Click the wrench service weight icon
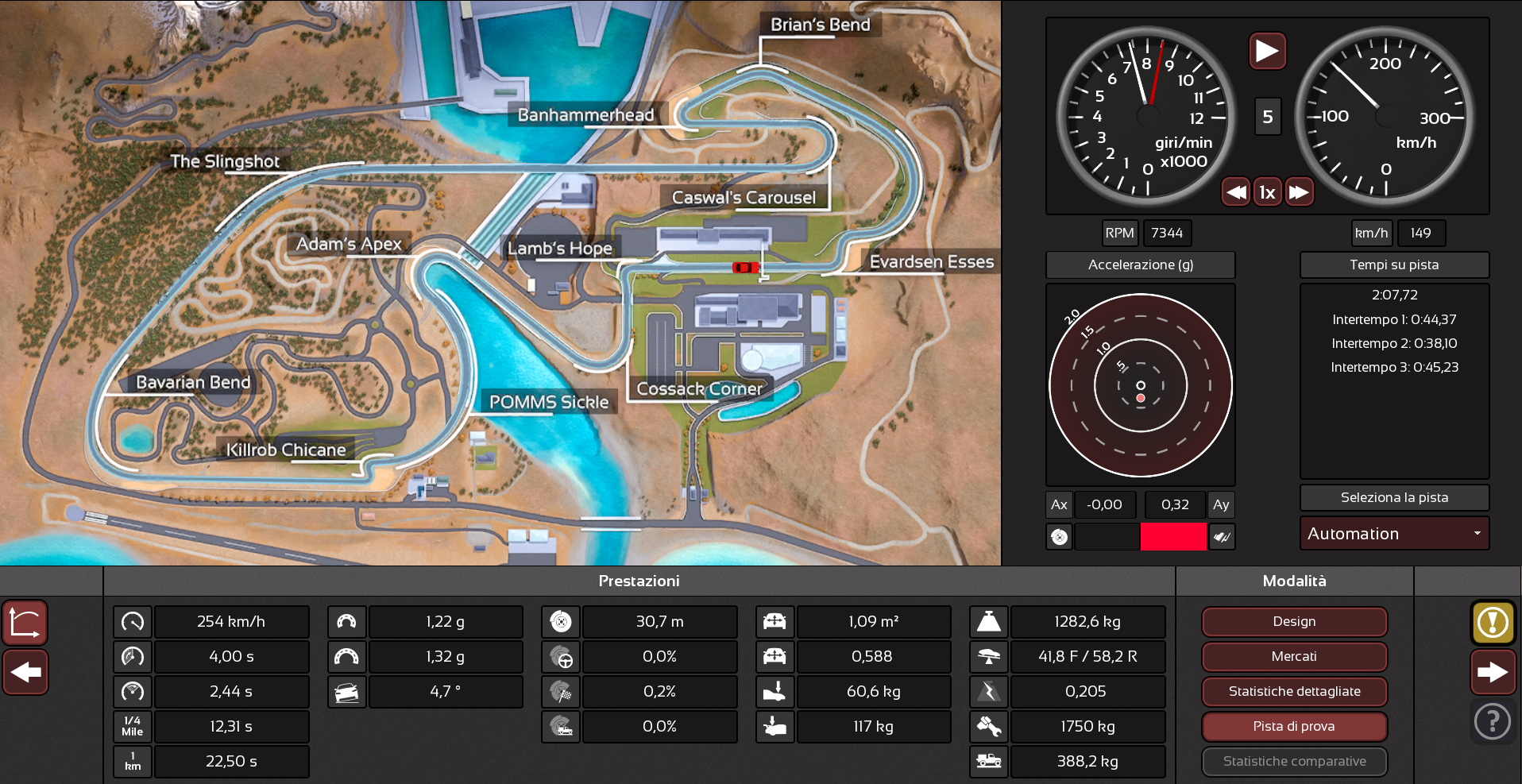This screenshot has width=1522, height=784. coord(988,726)
